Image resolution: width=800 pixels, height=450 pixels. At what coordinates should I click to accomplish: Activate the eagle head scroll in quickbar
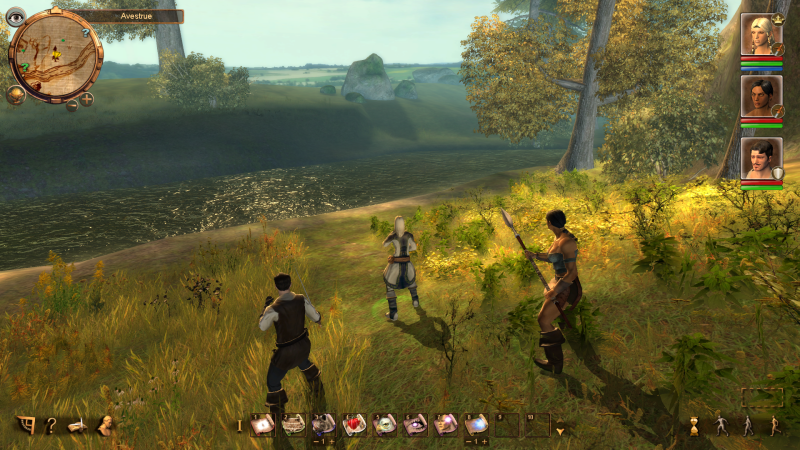pos(384,425)
